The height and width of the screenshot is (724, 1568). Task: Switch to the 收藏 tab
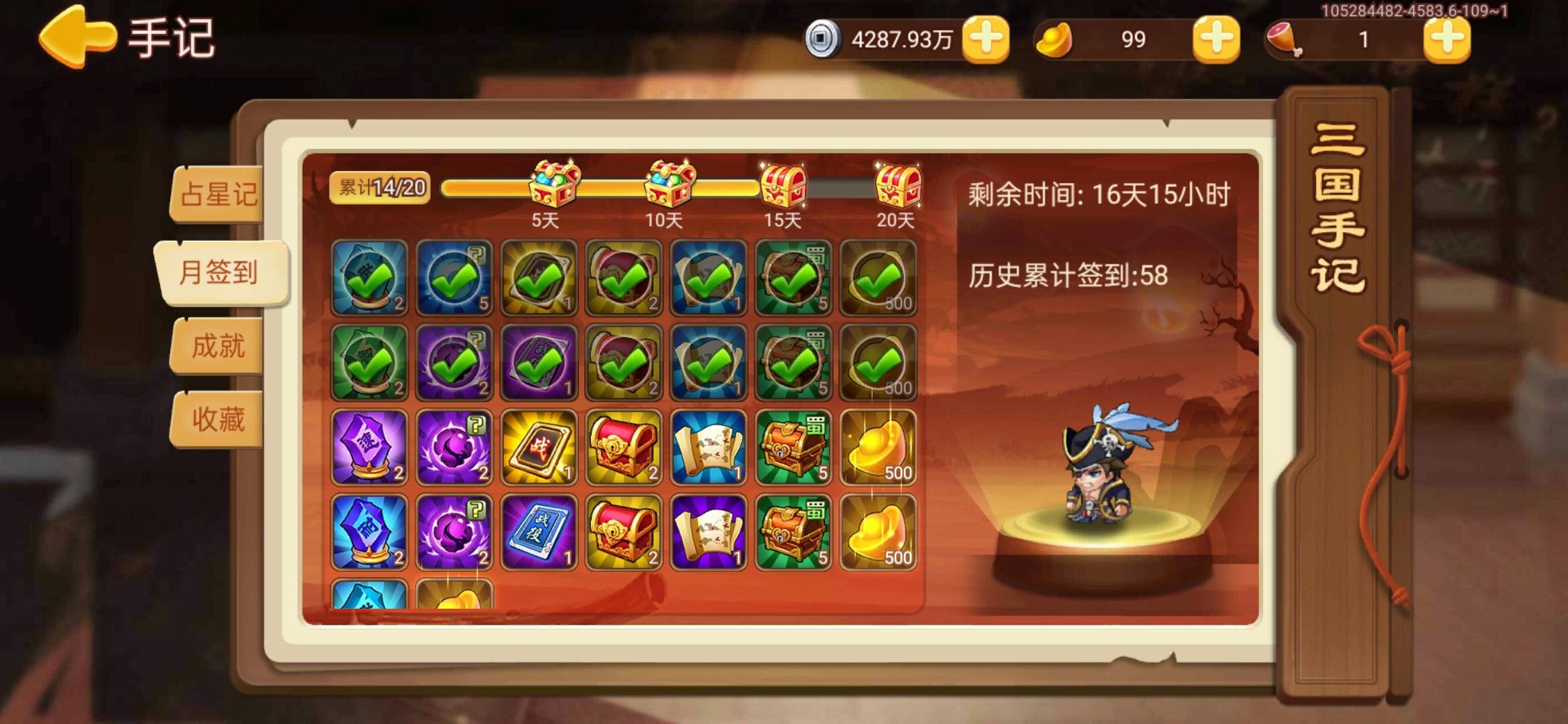pyautogui.click(x=220, y=419)
